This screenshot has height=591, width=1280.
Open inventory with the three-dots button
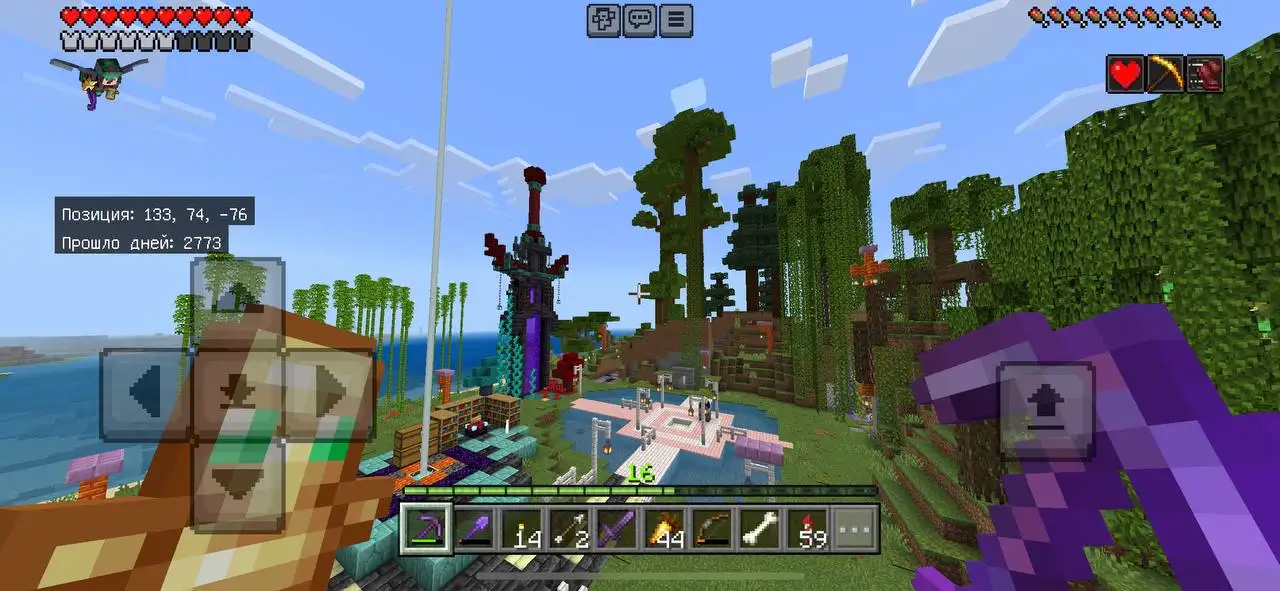[855, 528]
